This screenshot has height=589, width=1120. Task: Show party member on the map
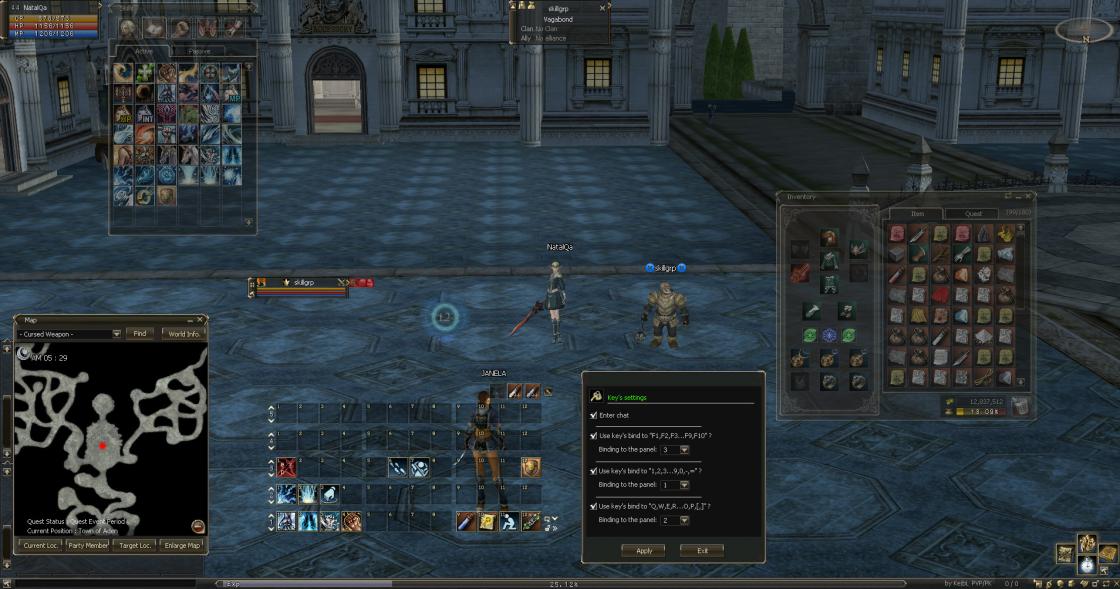click(x=89, y=545)
